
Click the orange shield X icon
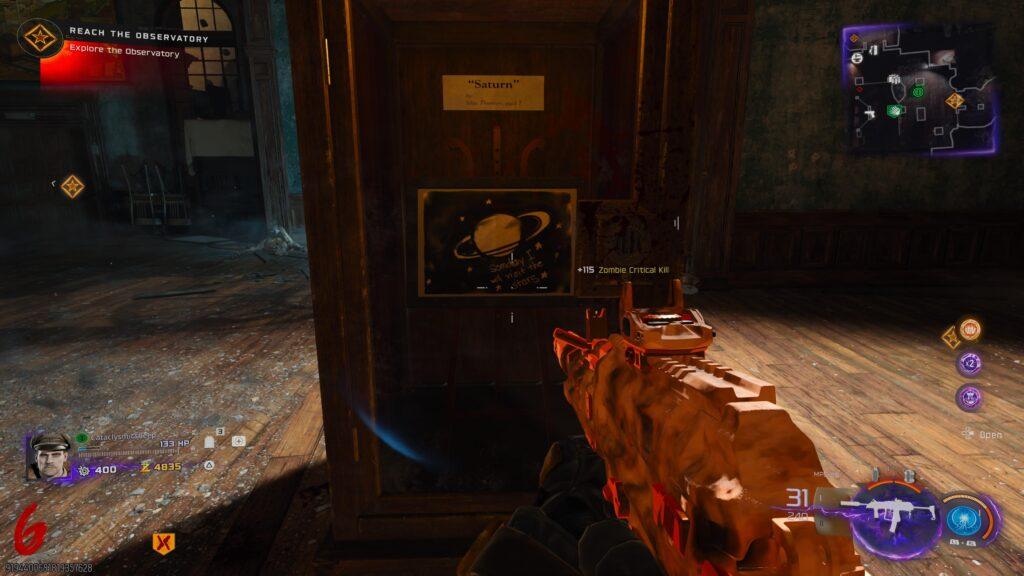tap(160, 542)
